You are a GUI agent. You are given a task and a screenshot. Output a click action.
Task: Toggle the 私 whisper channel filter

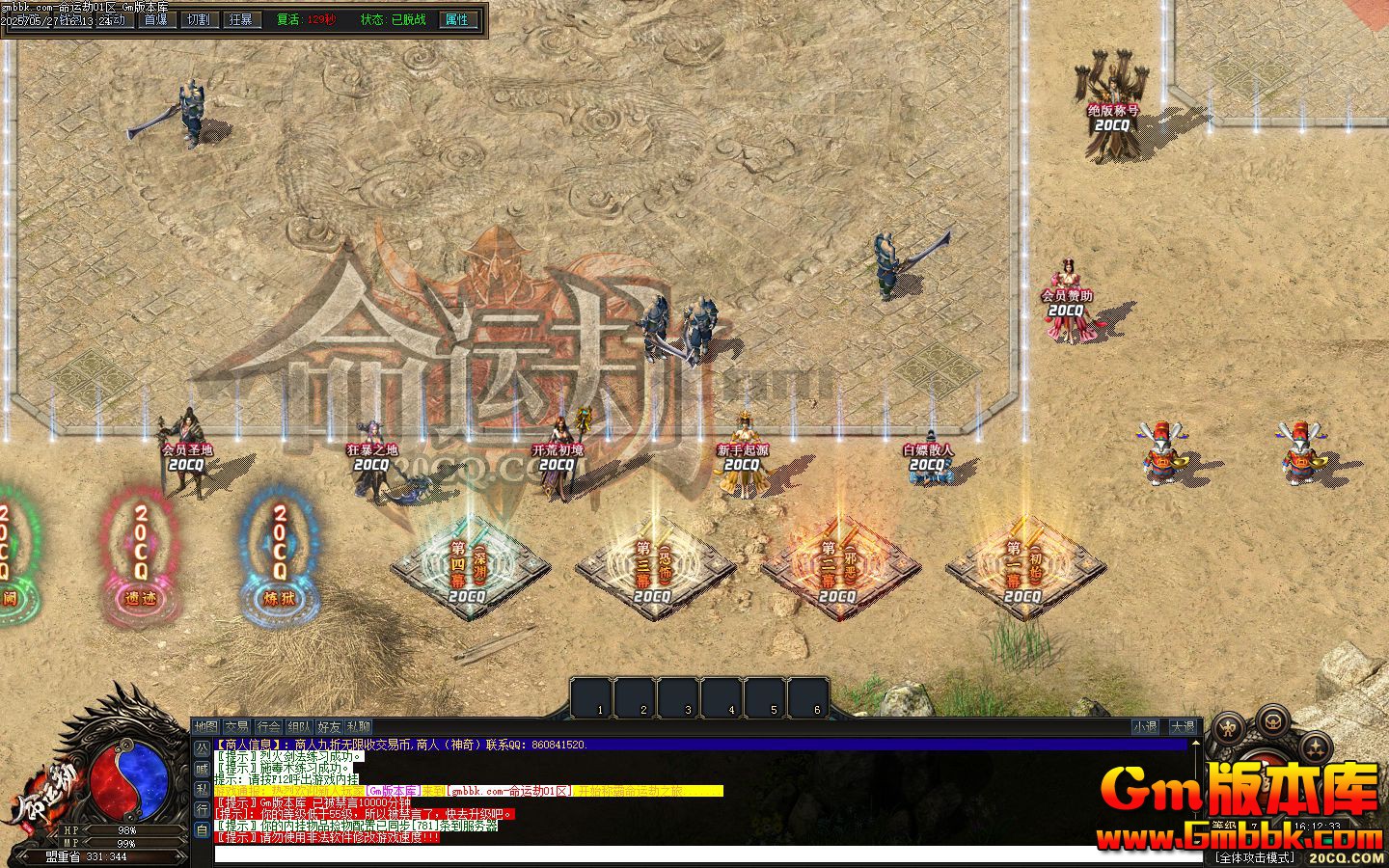tap(202, 789)
